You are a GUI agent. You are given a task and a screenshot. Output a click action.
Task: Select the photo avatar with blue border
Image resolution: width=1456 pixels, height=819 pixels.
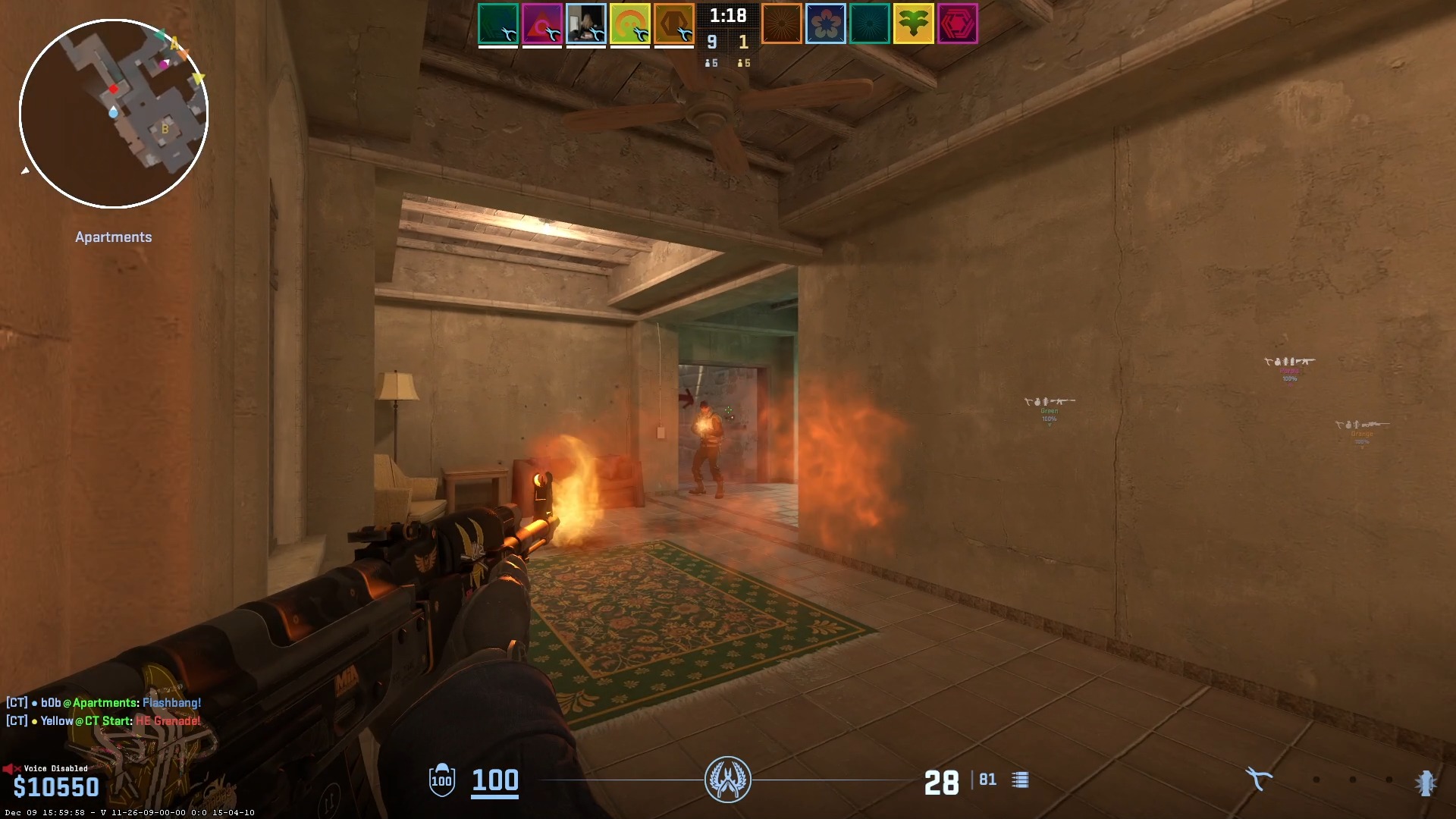pos(586,24)
